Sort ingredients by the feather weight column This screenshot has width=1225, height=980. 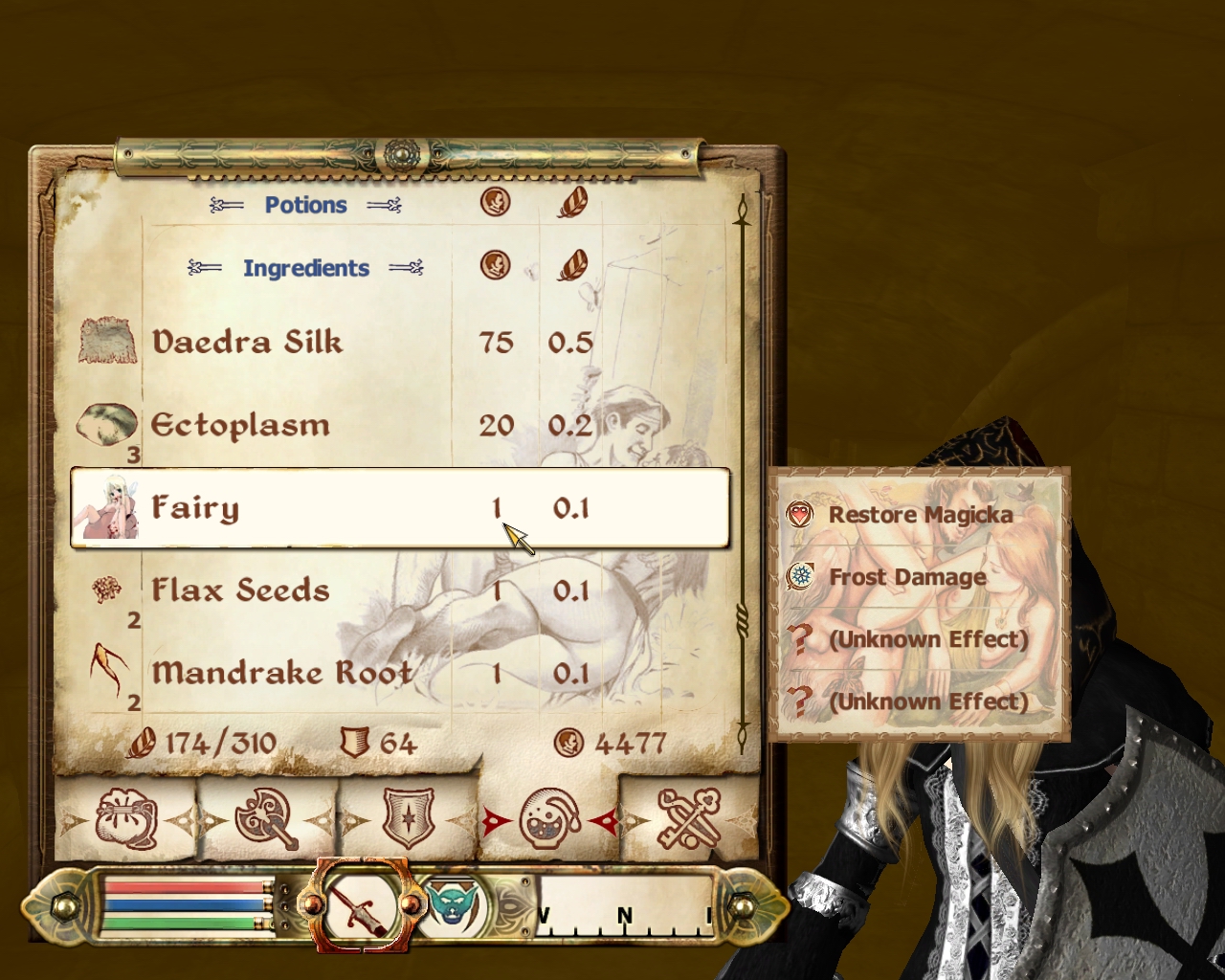coord(572,265)
